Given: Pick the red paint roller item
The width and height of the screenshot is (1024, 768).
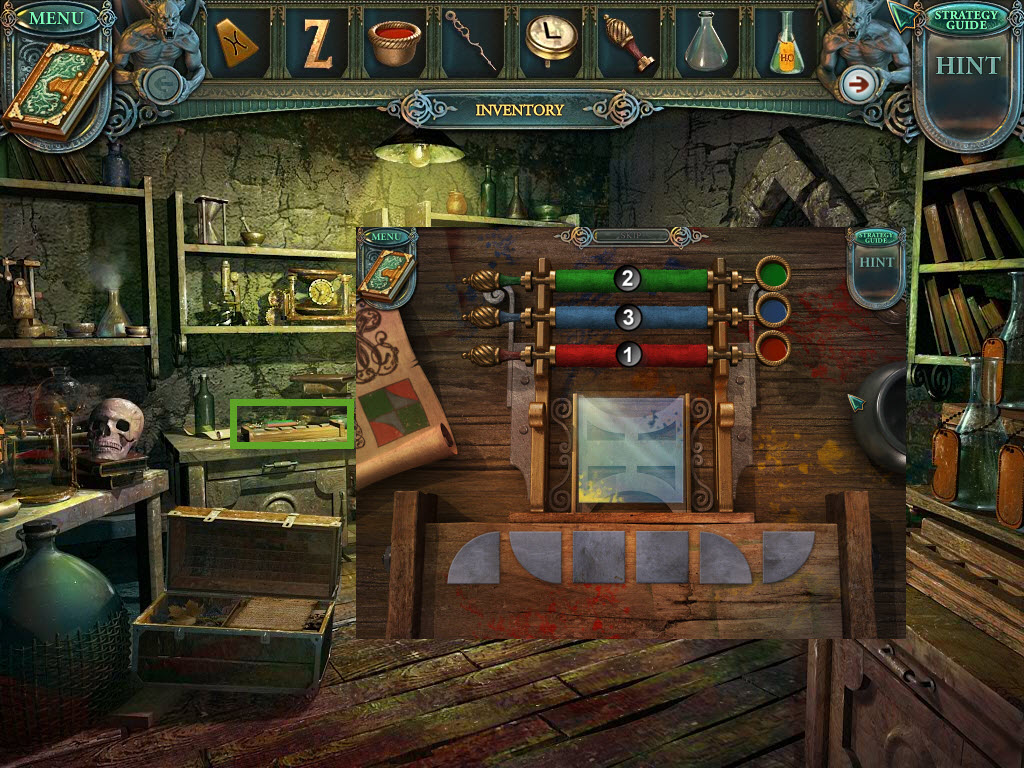Looking at the screenshot, I should (x=628, y=42).
